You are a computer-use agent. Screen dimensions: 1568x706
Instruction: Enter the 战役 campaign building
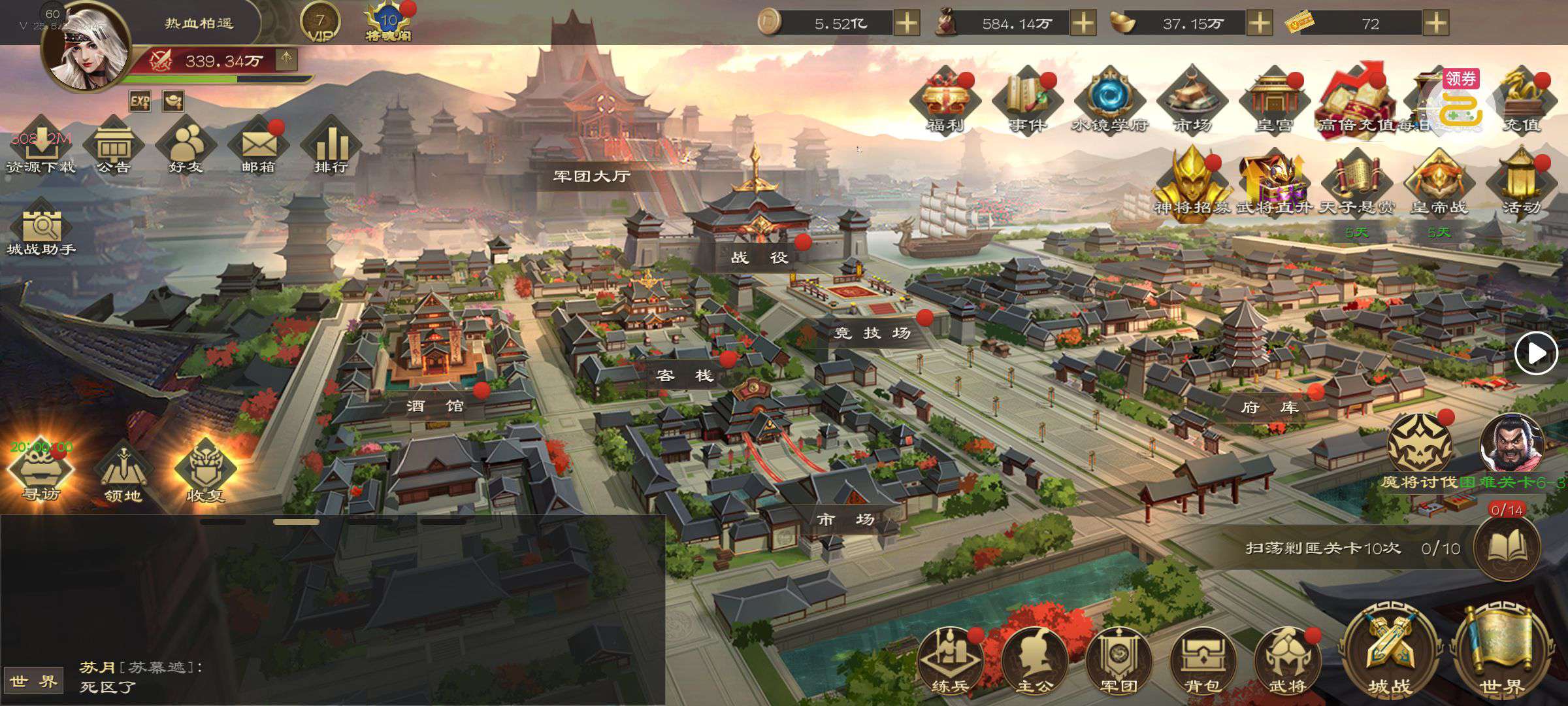pyautogui.click(x=759, y=256)
